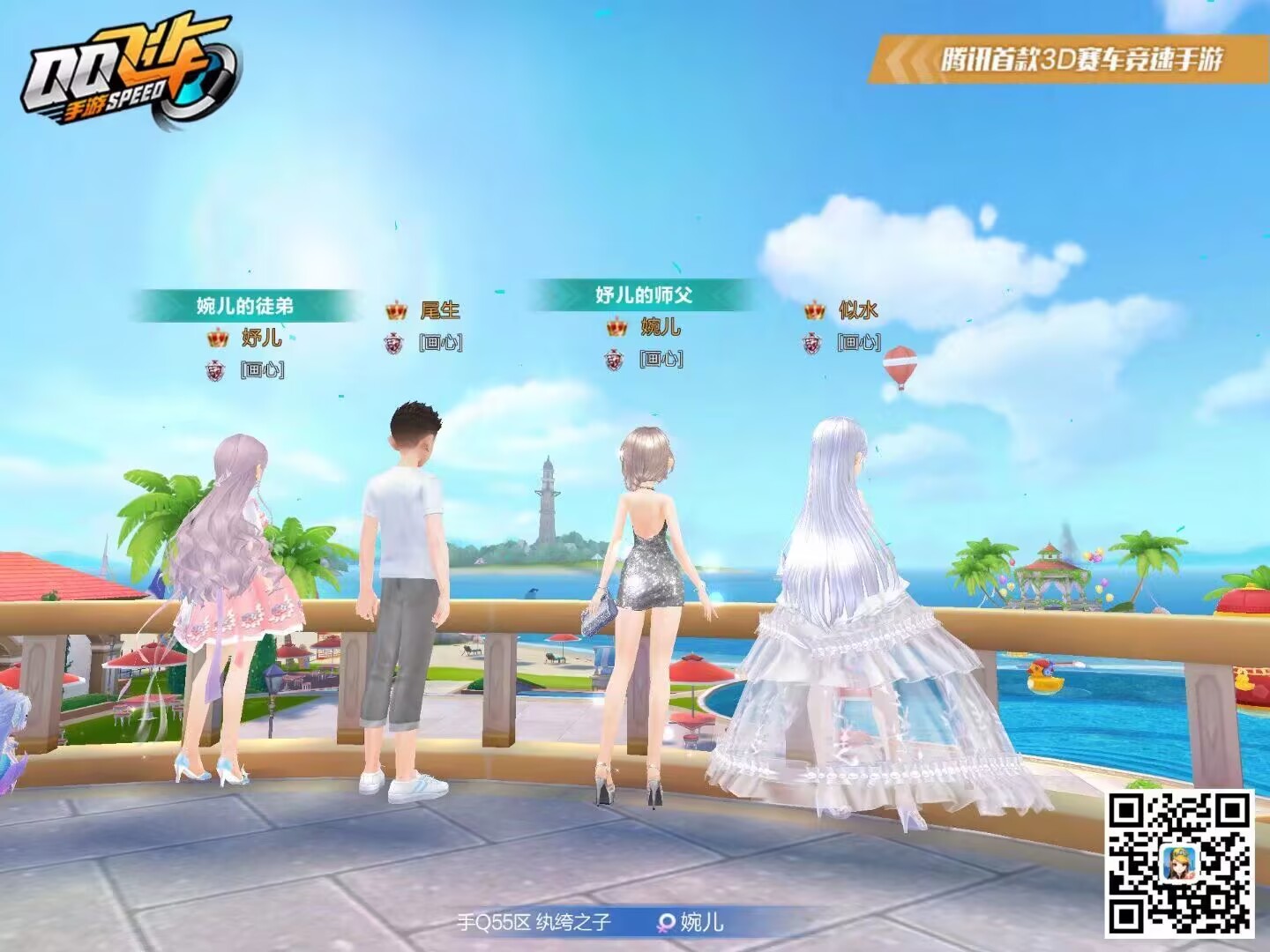Select the QR code thumbnail
Viewport: 1270px width, 952px height.
[1180, 862]
